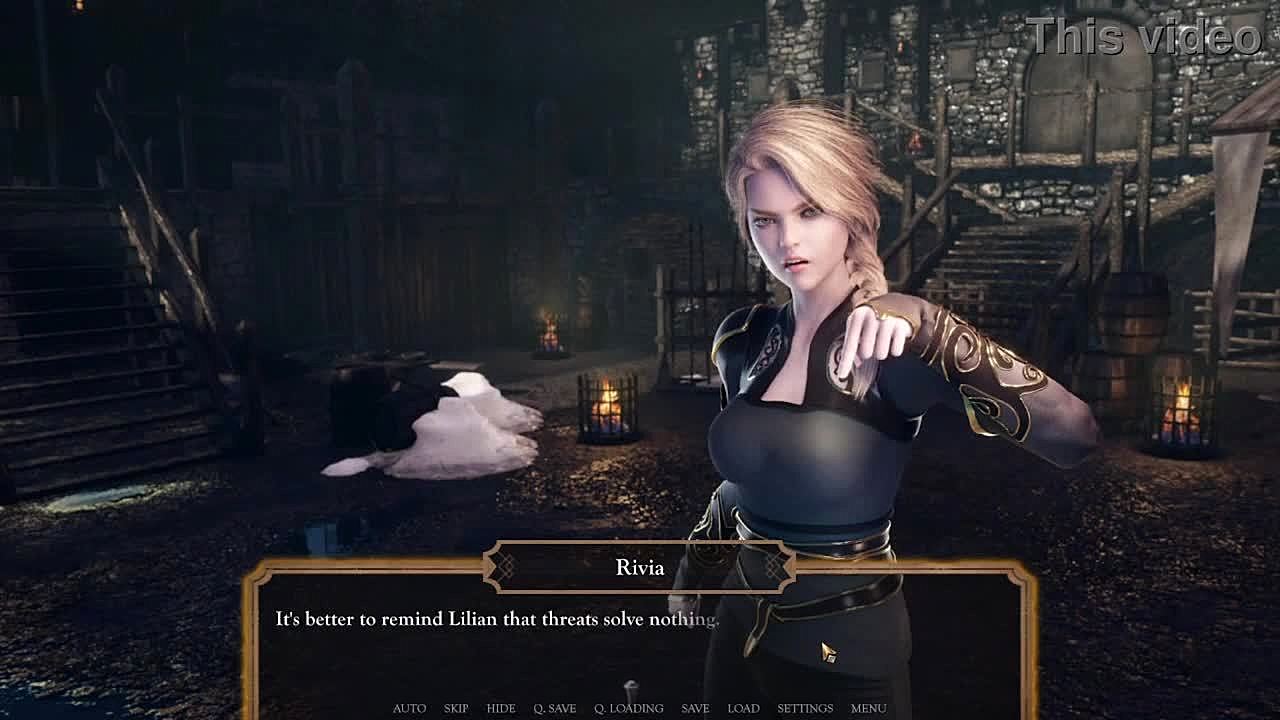
Task: Quick load with Q. LOADING
Action: pos(629,708)
